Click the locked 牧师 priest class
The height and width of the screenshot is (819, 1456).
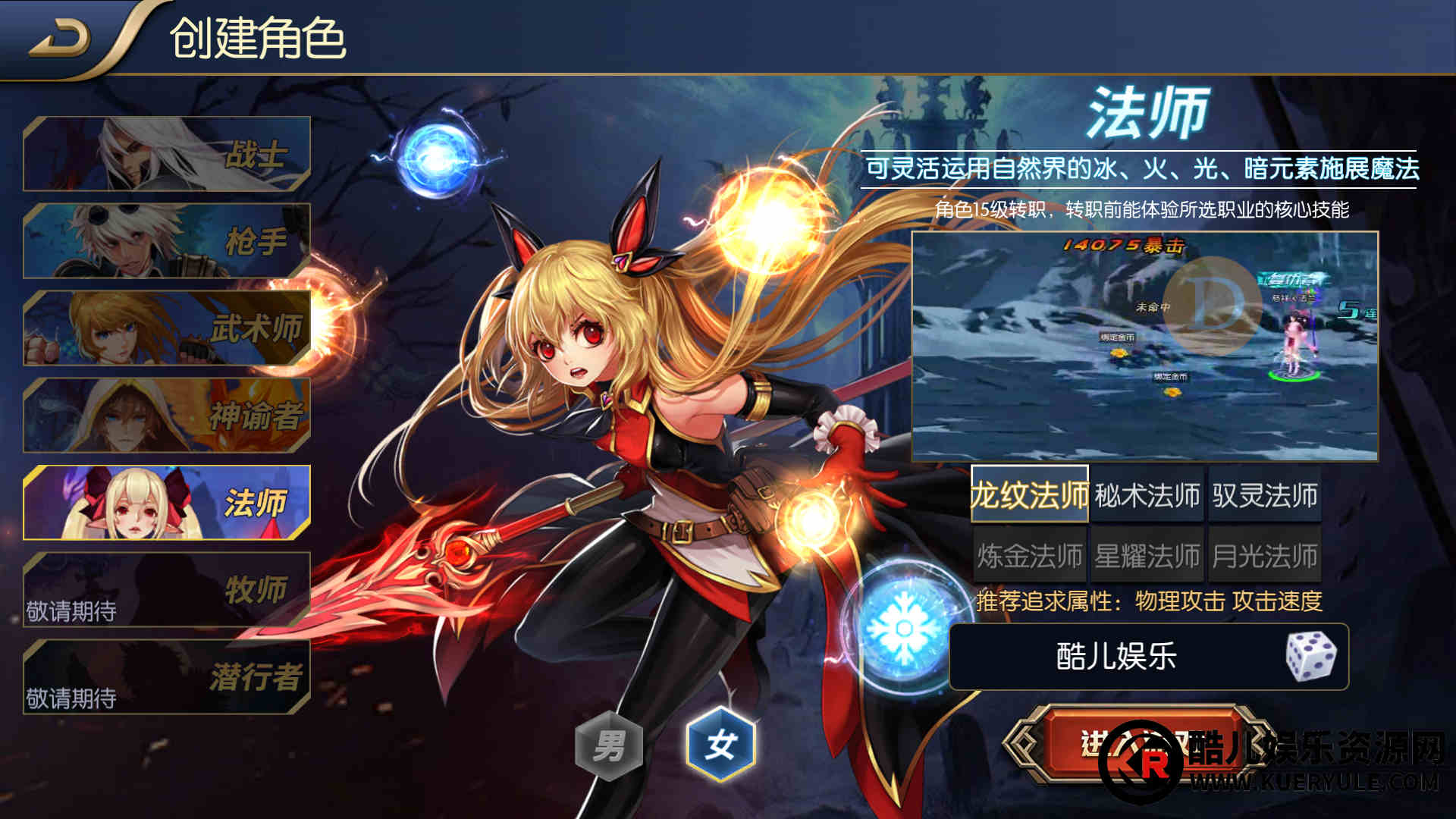[x=167, y=590]
